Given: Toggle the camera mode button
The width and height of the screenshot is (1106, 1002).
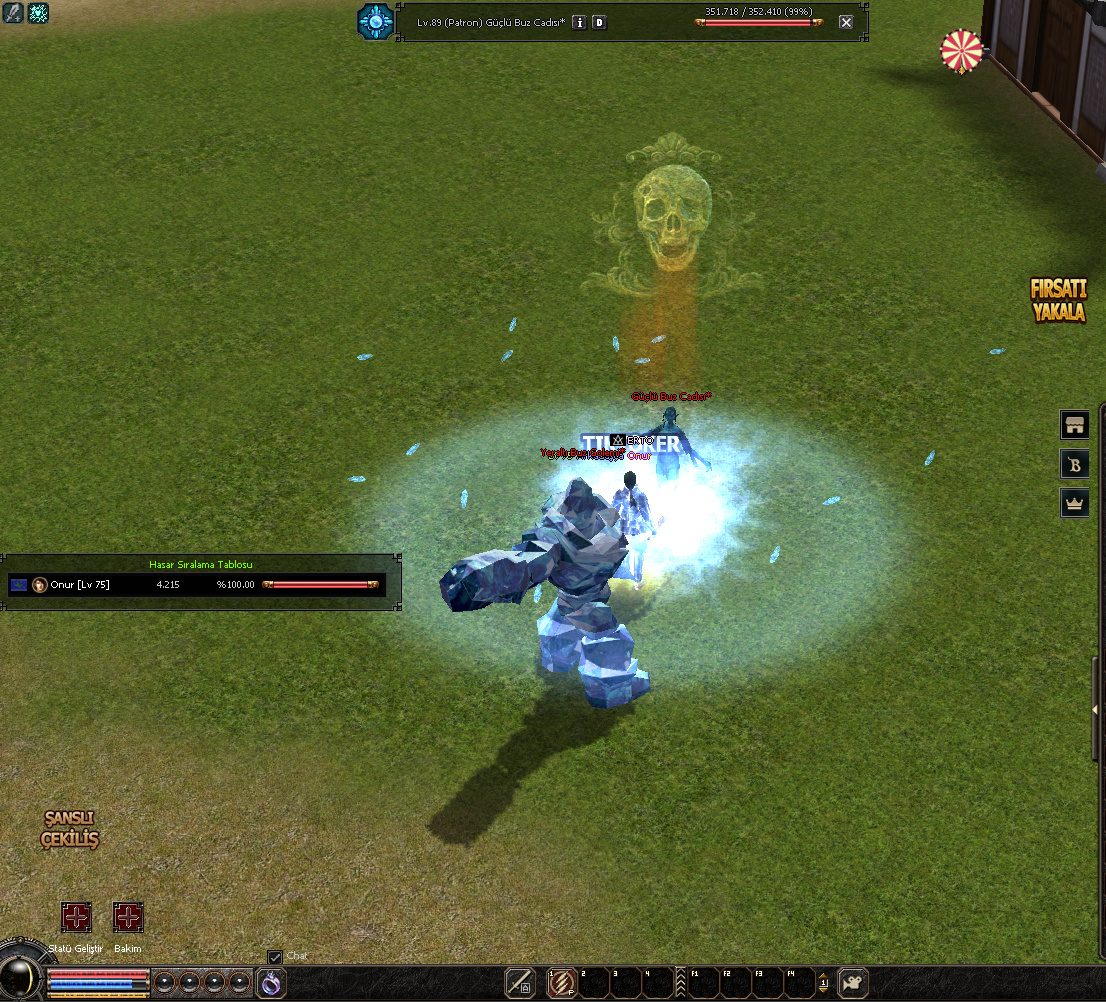Looking at the screenshot, I should pyautogui.click(x=853, y=983).
